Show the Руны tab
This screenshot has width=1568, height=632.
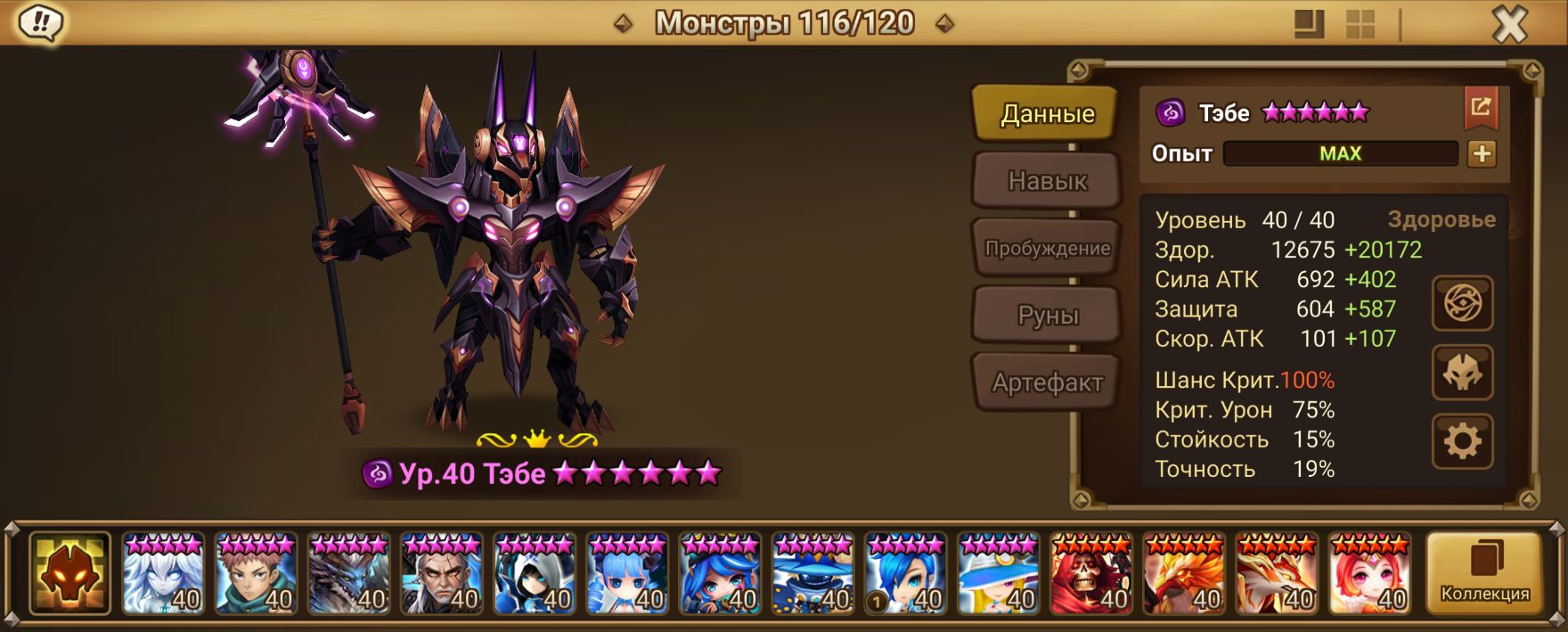1048,316
